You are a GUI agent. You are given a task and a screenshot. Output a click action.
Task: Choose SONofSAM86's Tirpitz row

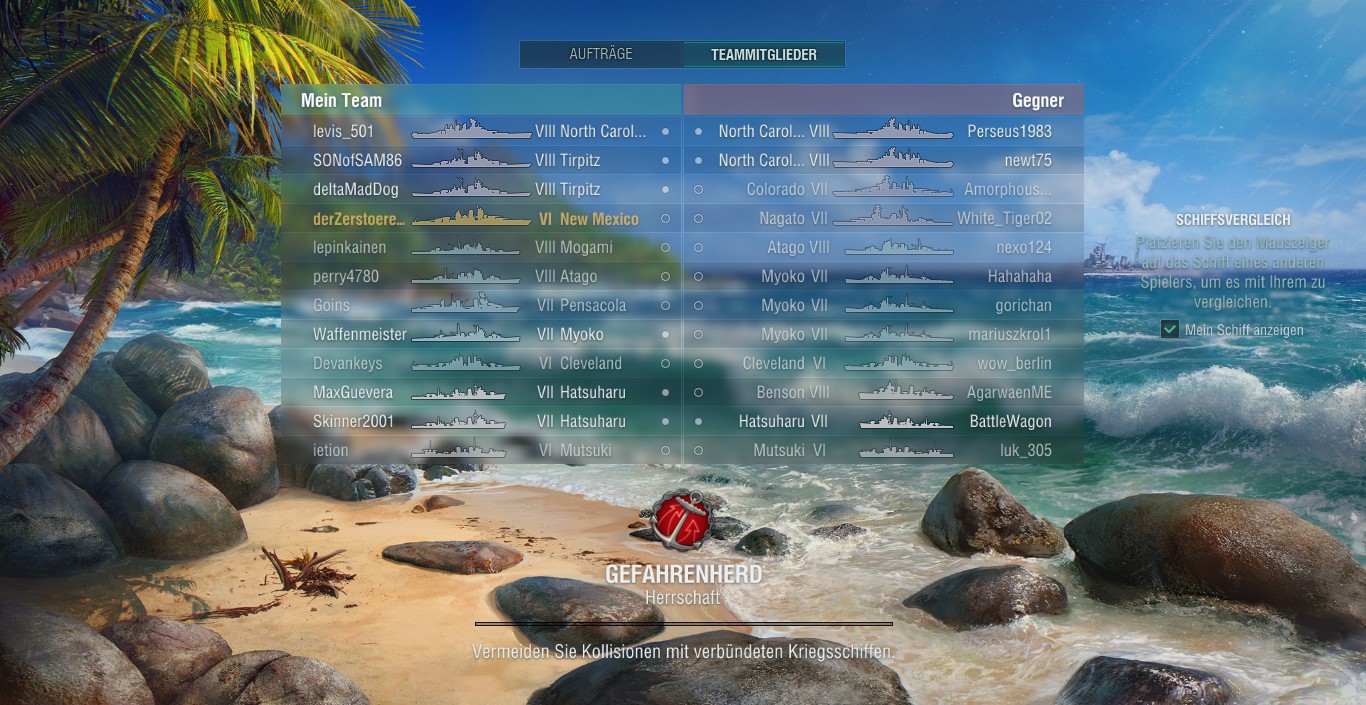[480, 160]
